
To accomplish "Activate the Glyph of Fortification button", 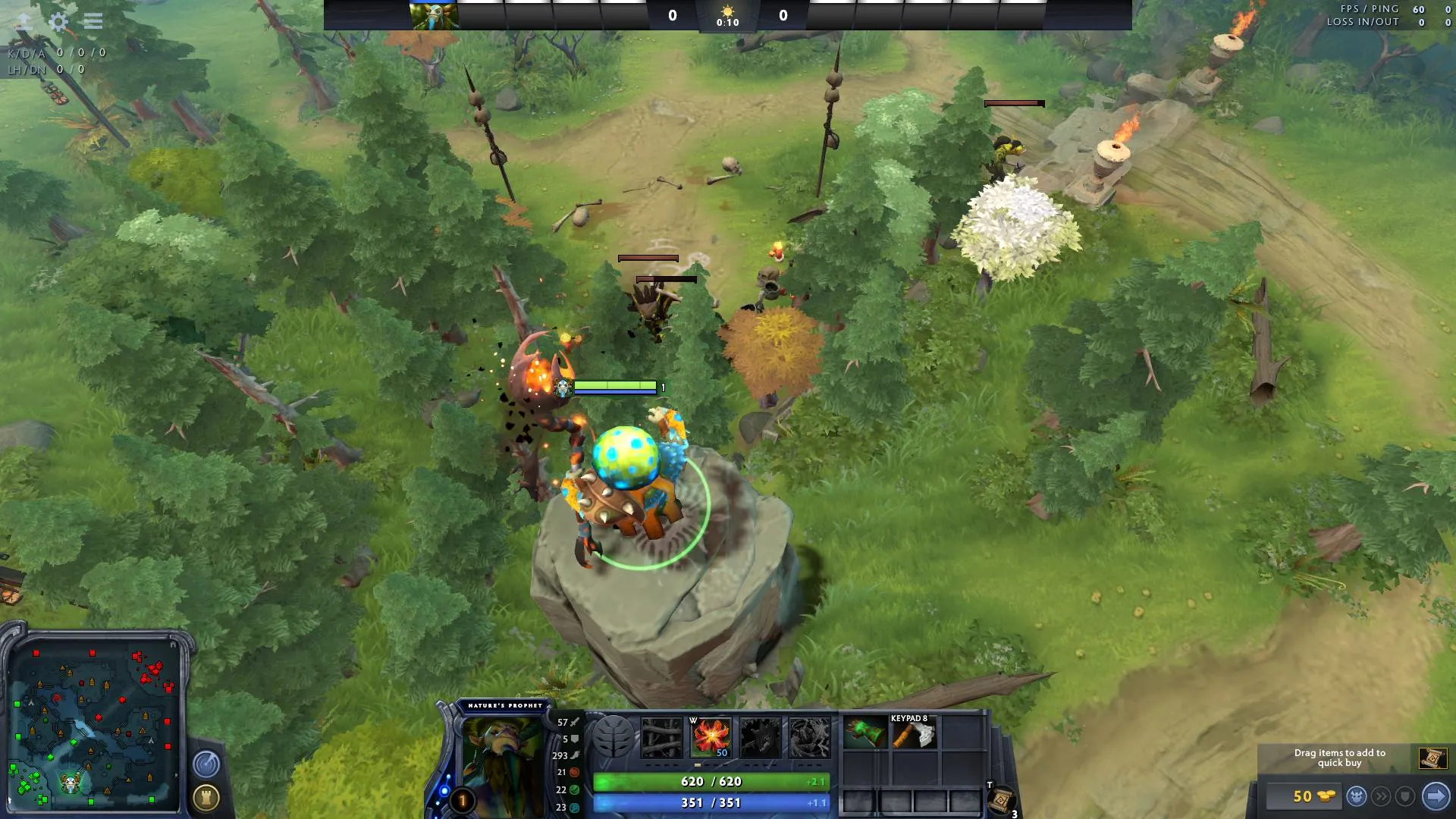I will (x=206, y=797).
